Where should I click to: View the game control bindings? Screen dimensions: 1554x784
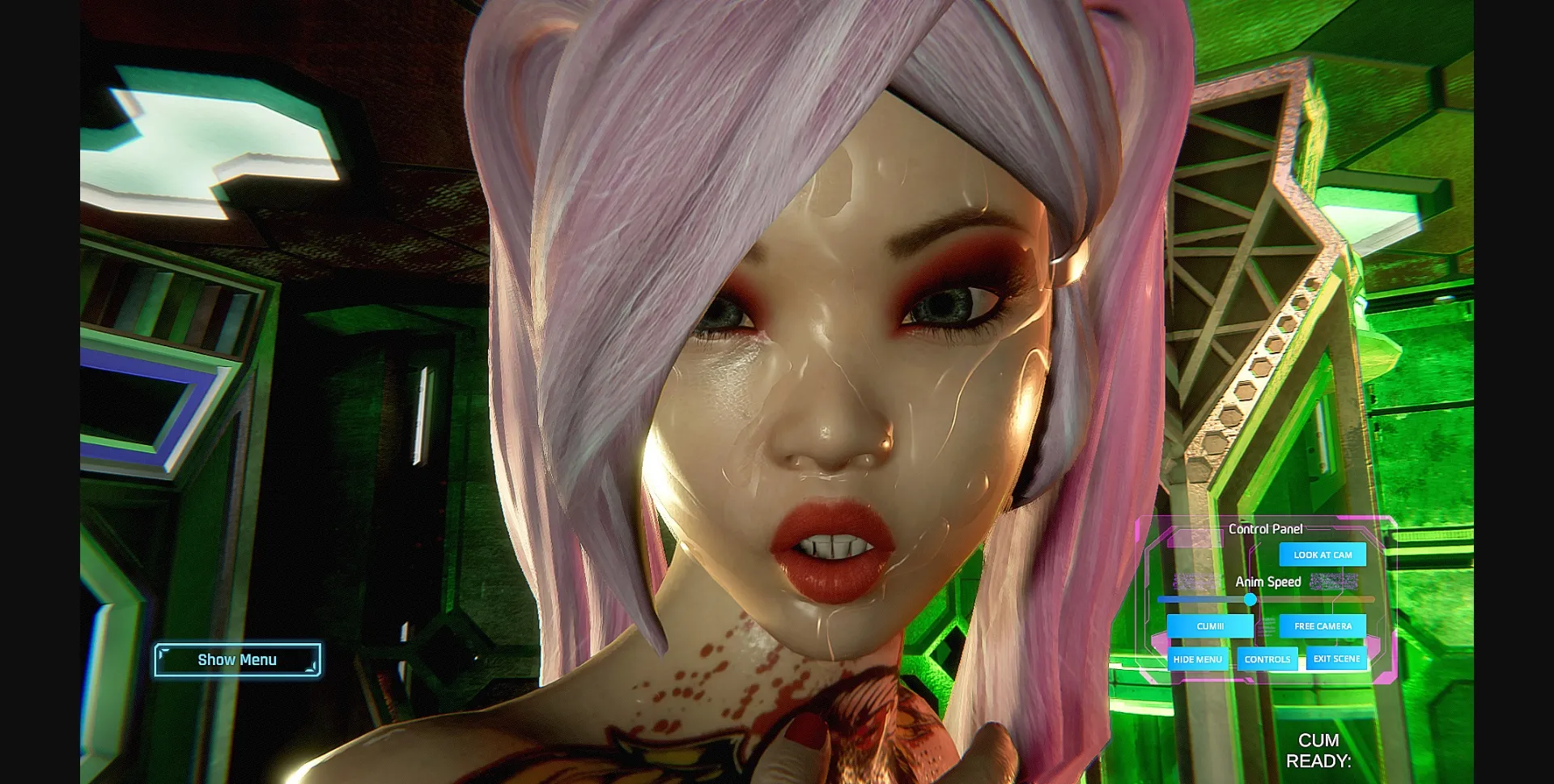click(1267, 659)
